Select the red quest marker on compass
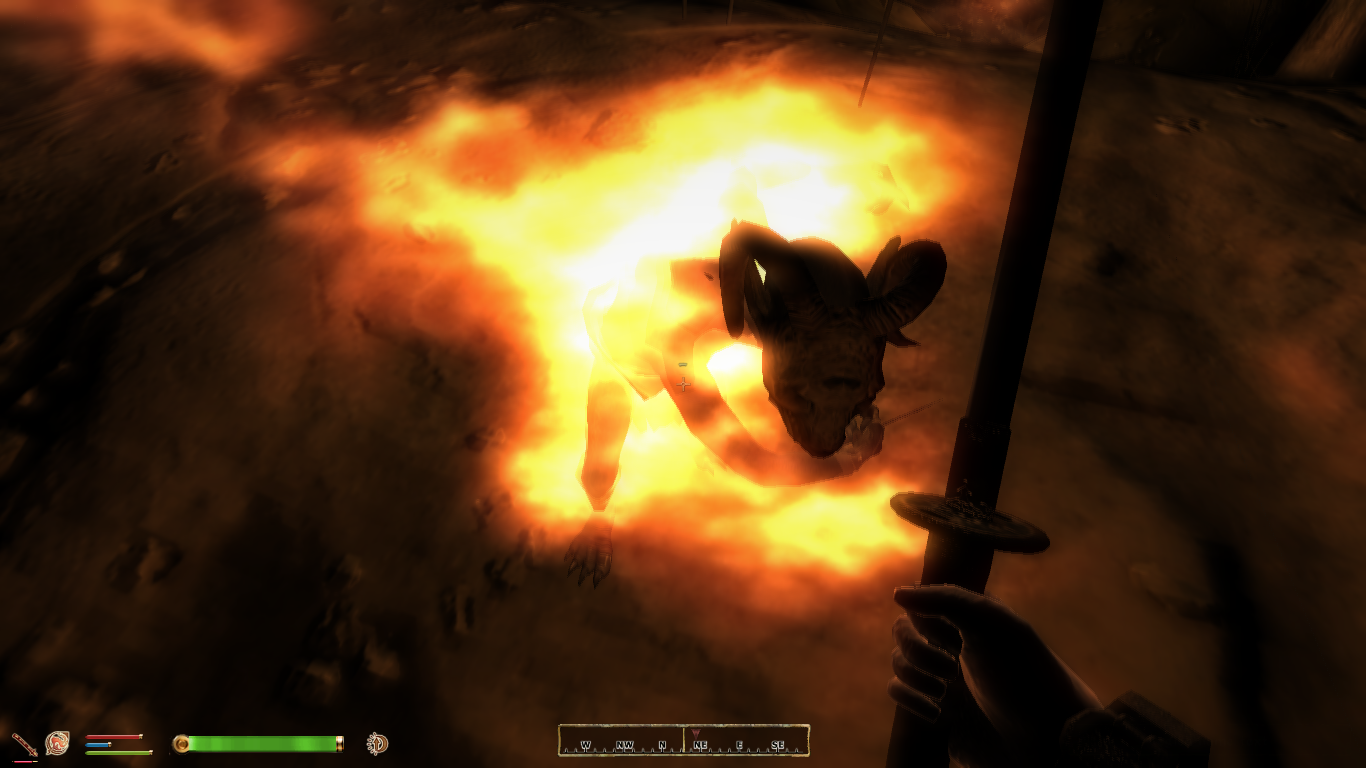This screenshot has height=768, width=1366. tap(696, 733)
